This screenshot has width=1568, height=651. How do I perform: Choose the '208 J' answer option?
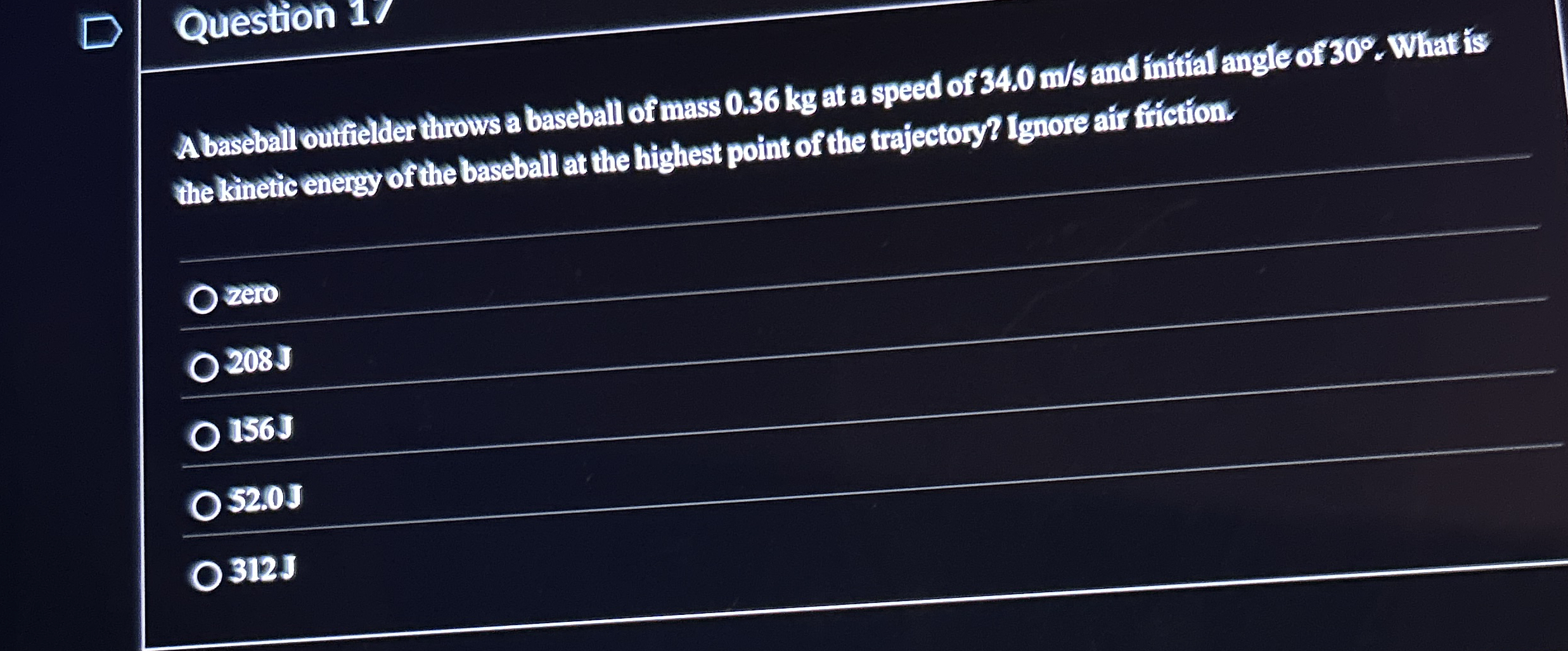tap(205, 368)
